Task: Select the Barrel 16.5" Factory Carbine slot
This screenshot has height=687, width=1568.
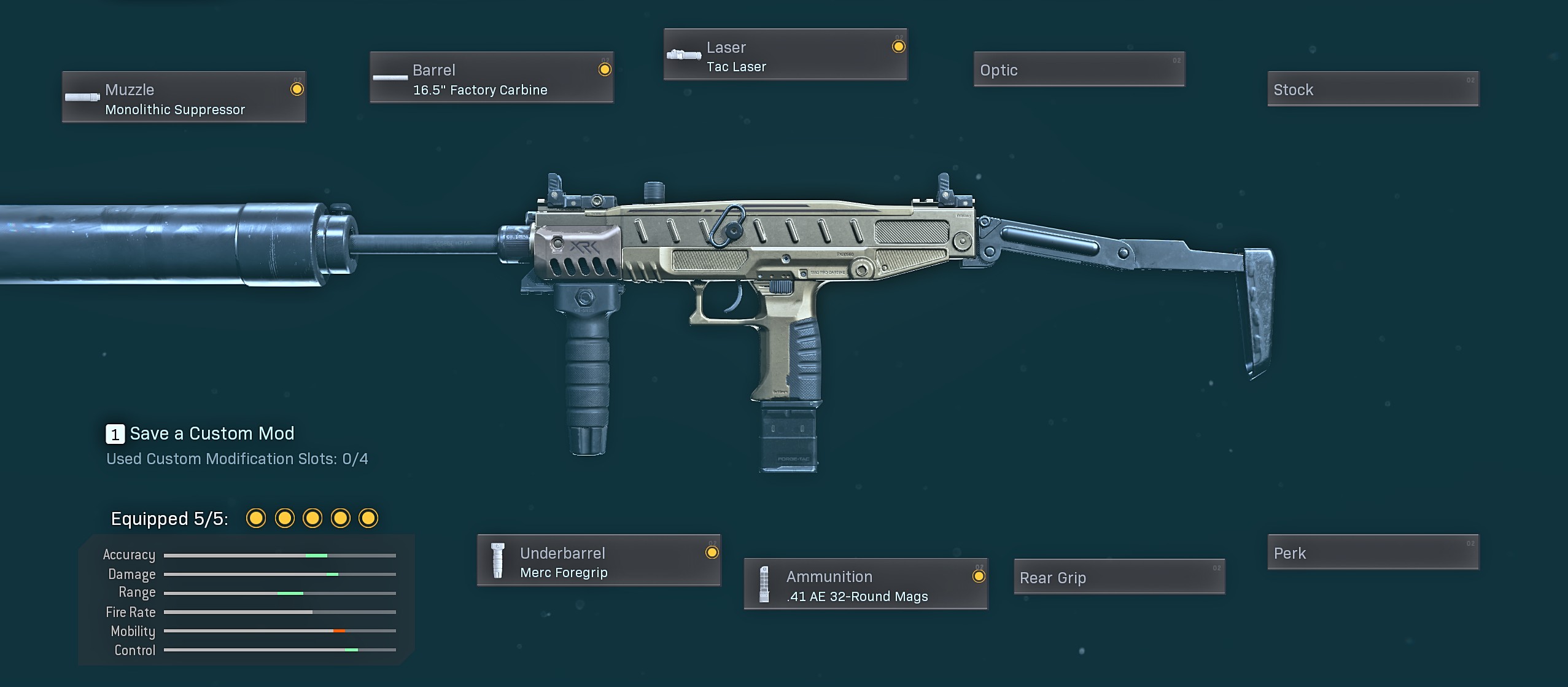Action: coord(491,78)
